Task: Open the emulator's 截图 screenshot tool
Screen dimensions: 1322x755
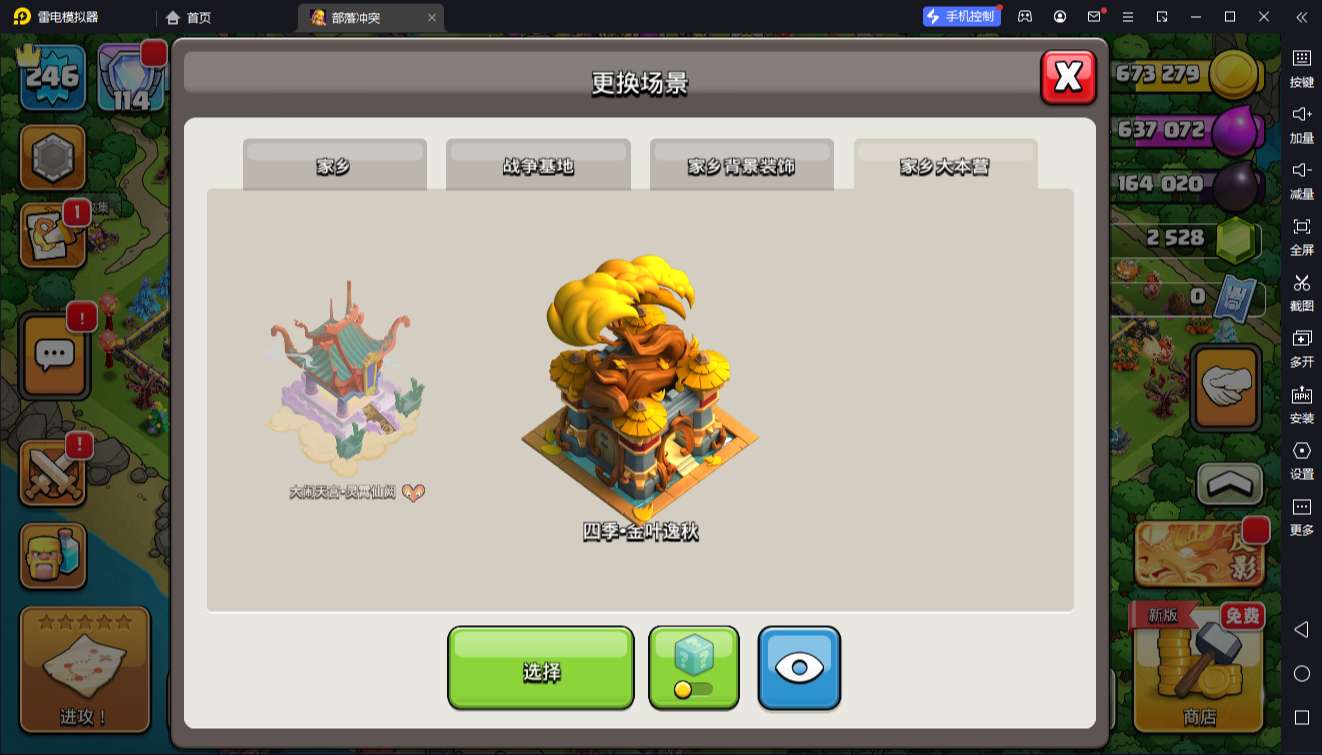Action: [x=1301, y=291]
